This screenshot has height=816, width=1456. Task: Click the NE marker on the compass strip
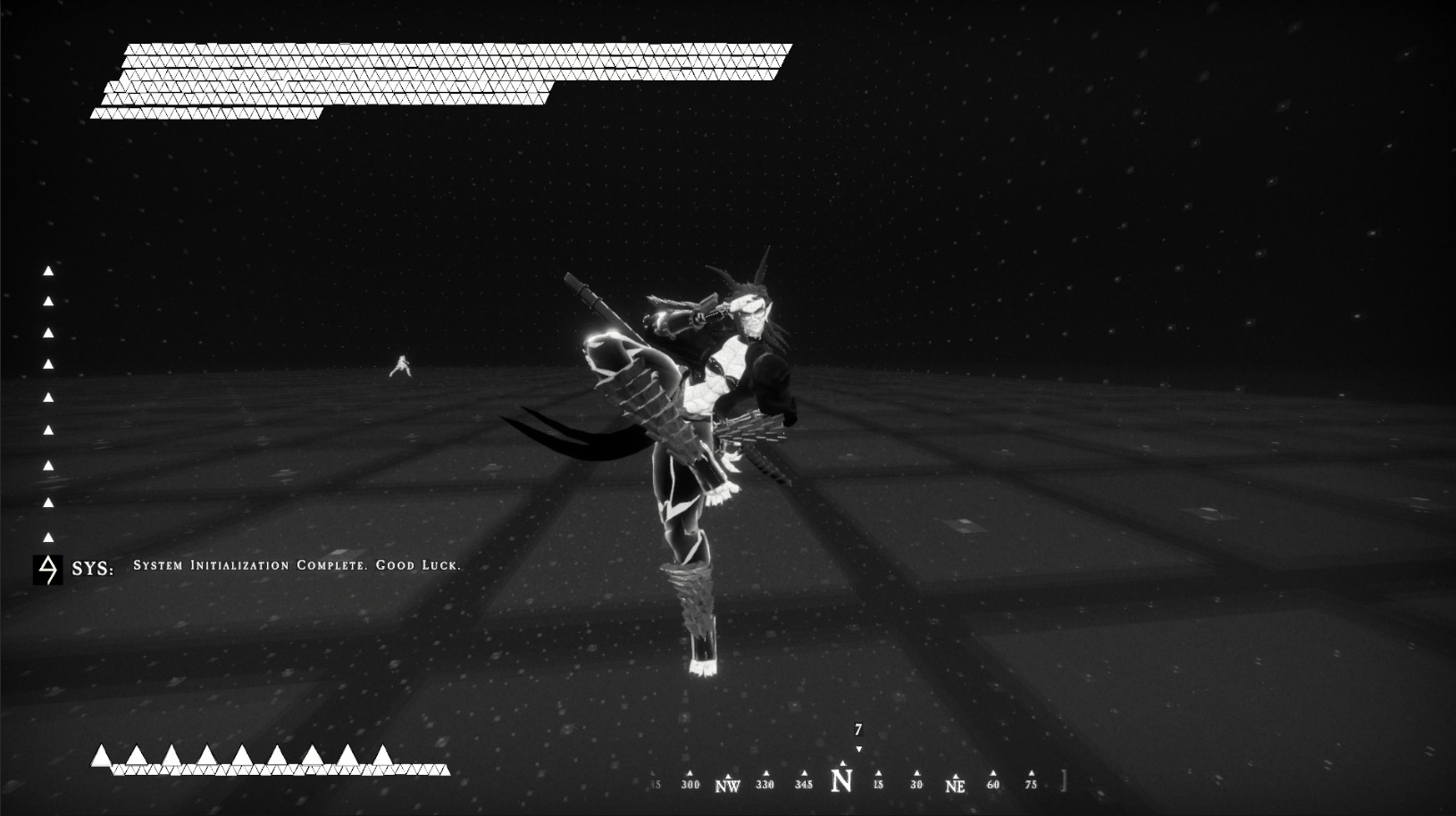[x=954, y=784]
